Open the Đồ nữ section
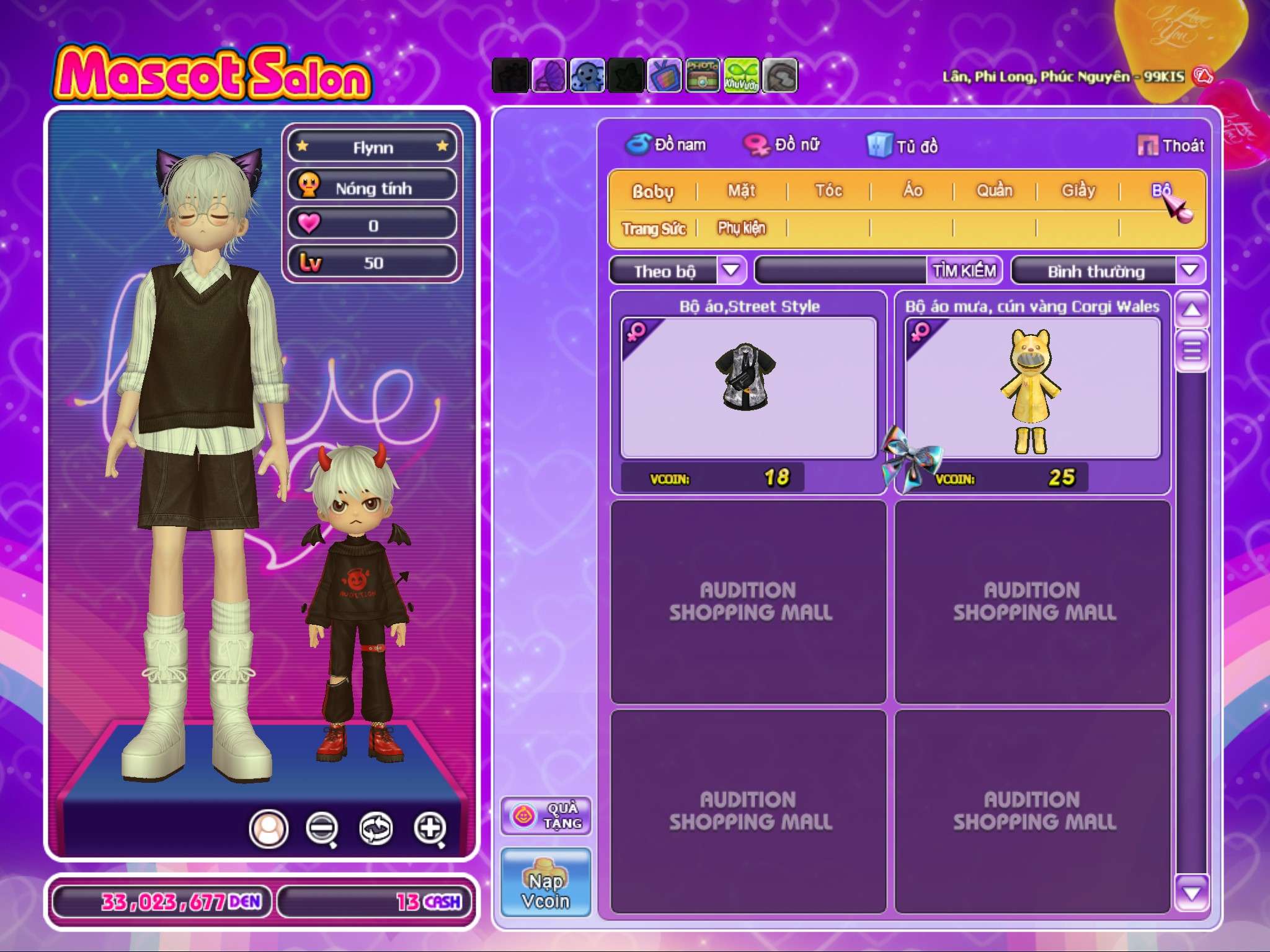The width and height of the screenshot is (1270, 952). pos(782,145)
